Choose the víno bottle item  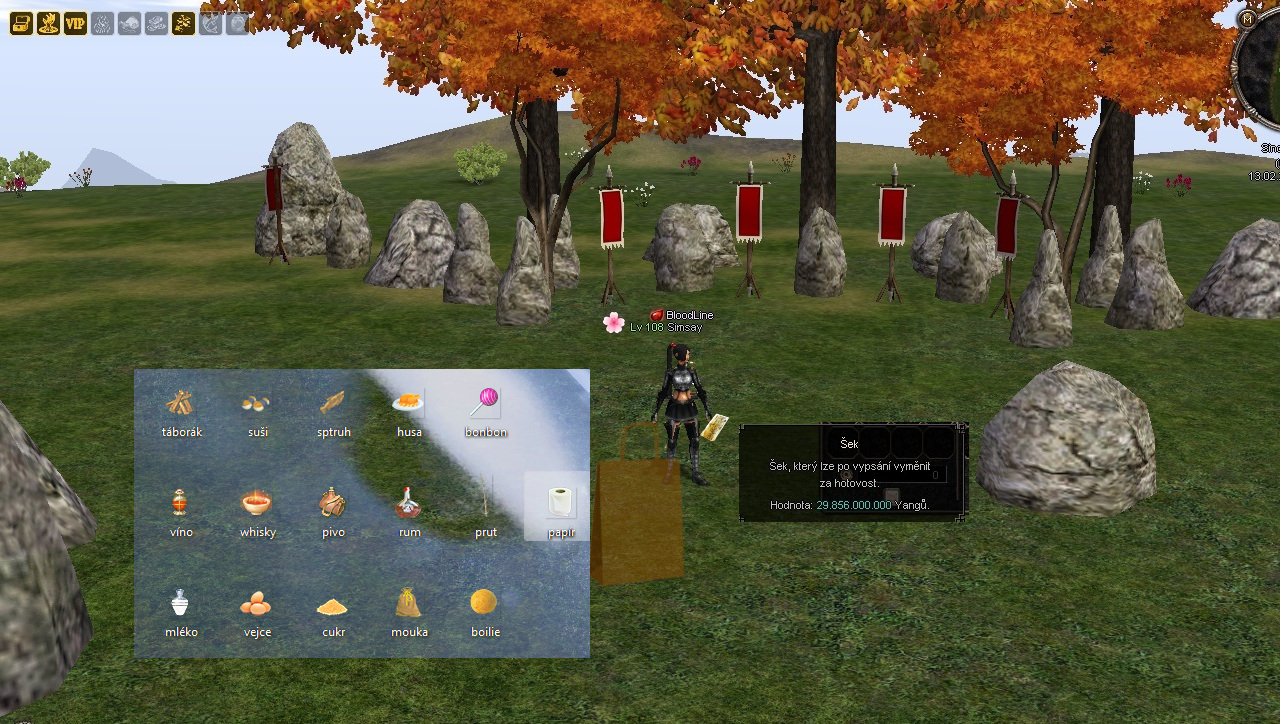(x=180, y=502)
